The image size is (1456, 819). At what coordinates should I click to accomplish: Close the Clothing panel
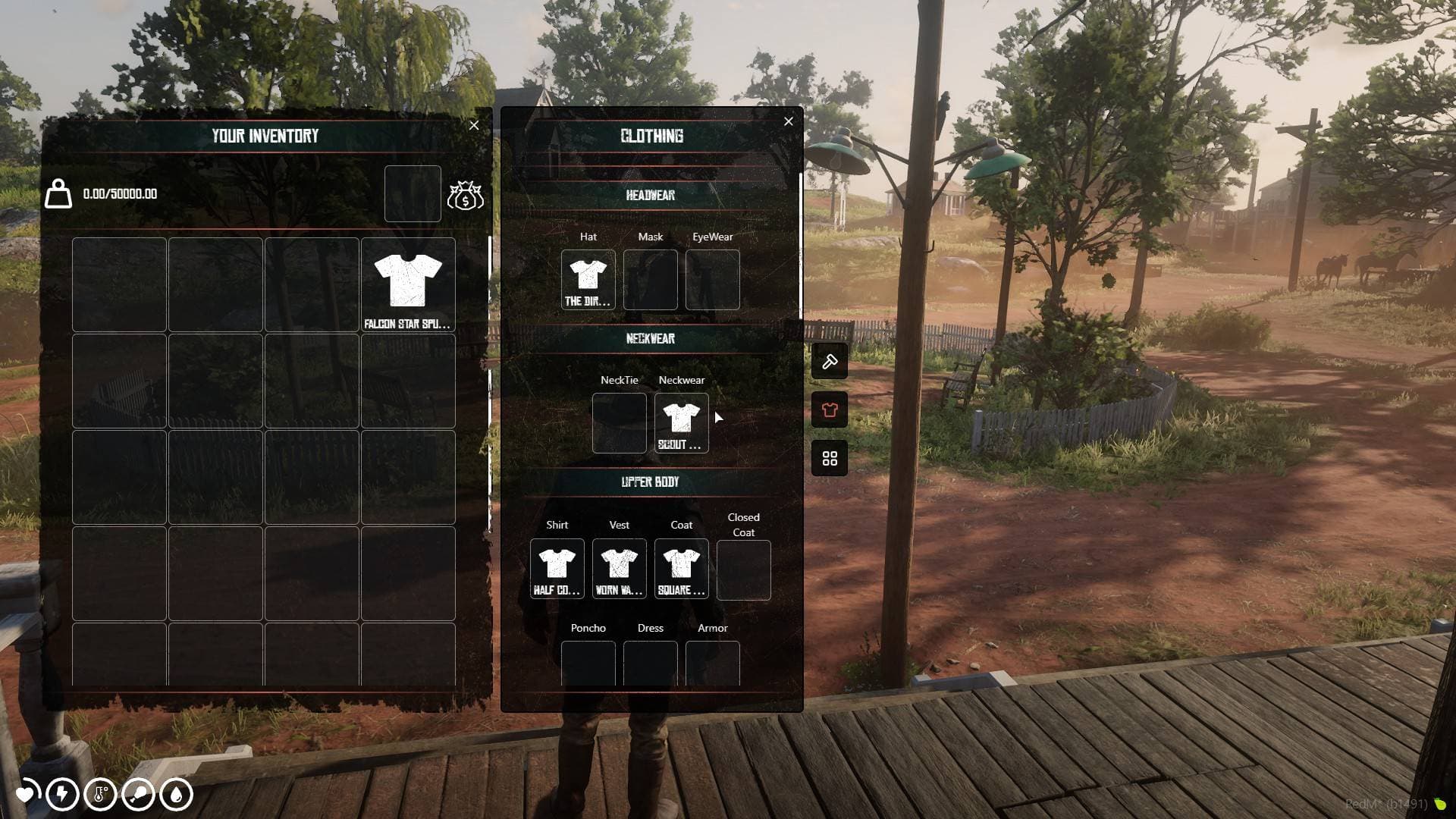point(789,121)
